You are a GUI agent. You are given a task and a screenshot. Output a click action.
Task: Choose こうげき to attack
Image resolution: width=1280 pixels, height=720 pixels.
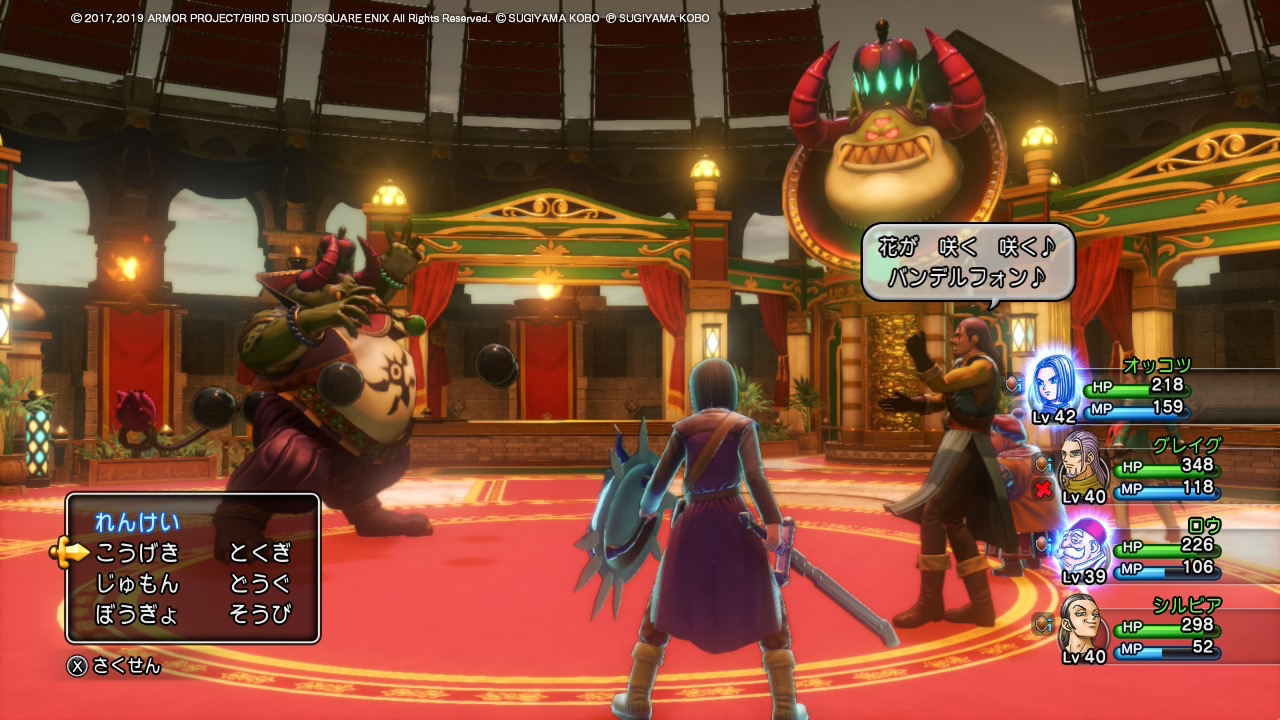pyautogui.click(x=137, y=552)
